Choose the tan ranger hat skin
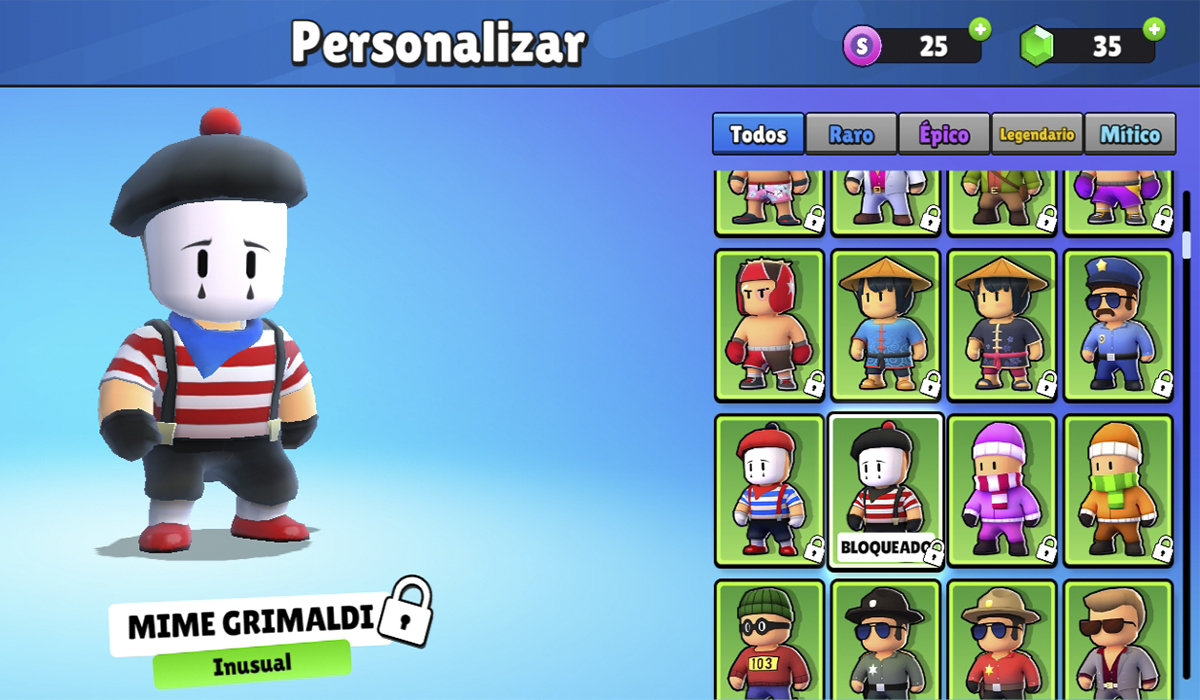 pyautogui.click(x=1001, y=640)
